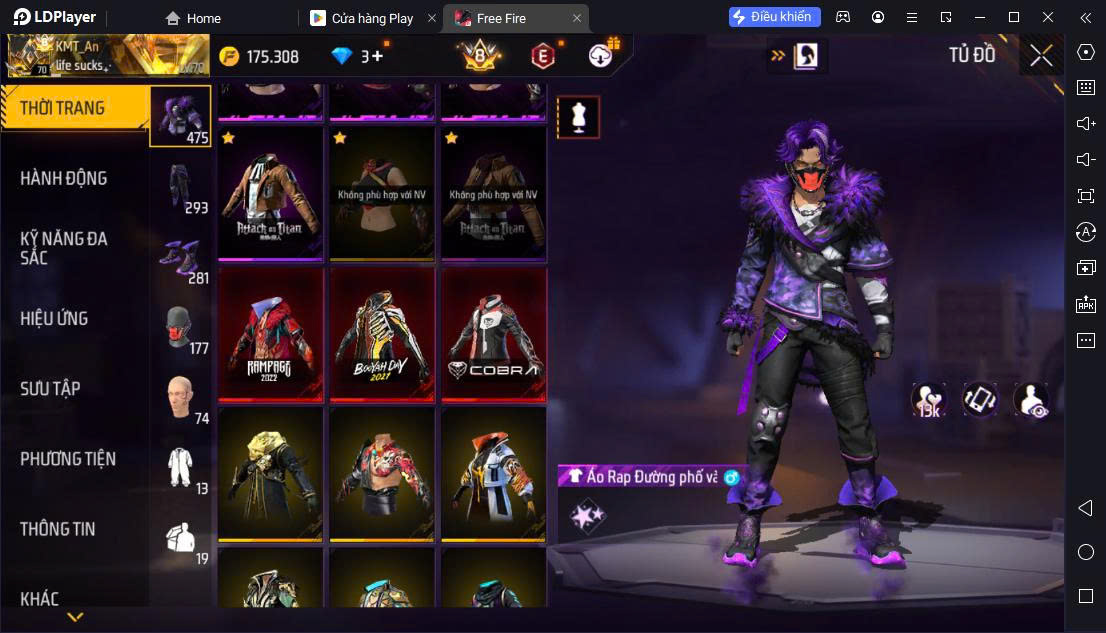The image size is (1106, 633).
Task: Open the Hiệu Ứng category
Action: (x=55, y=318)
